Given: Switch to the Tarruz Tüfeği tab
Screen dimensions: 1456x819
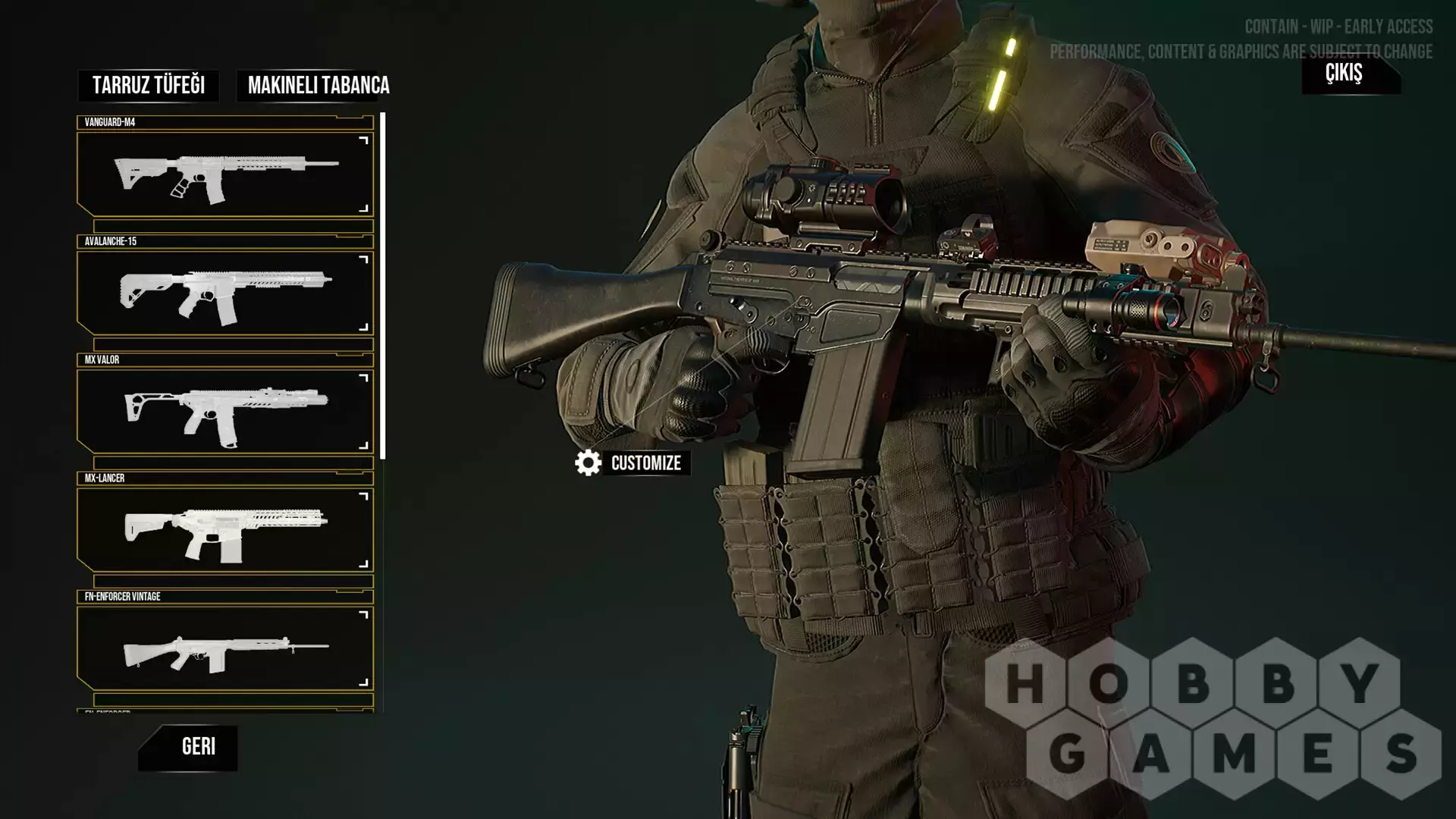Looking at the screenshot, I should (x=149, y=86).
